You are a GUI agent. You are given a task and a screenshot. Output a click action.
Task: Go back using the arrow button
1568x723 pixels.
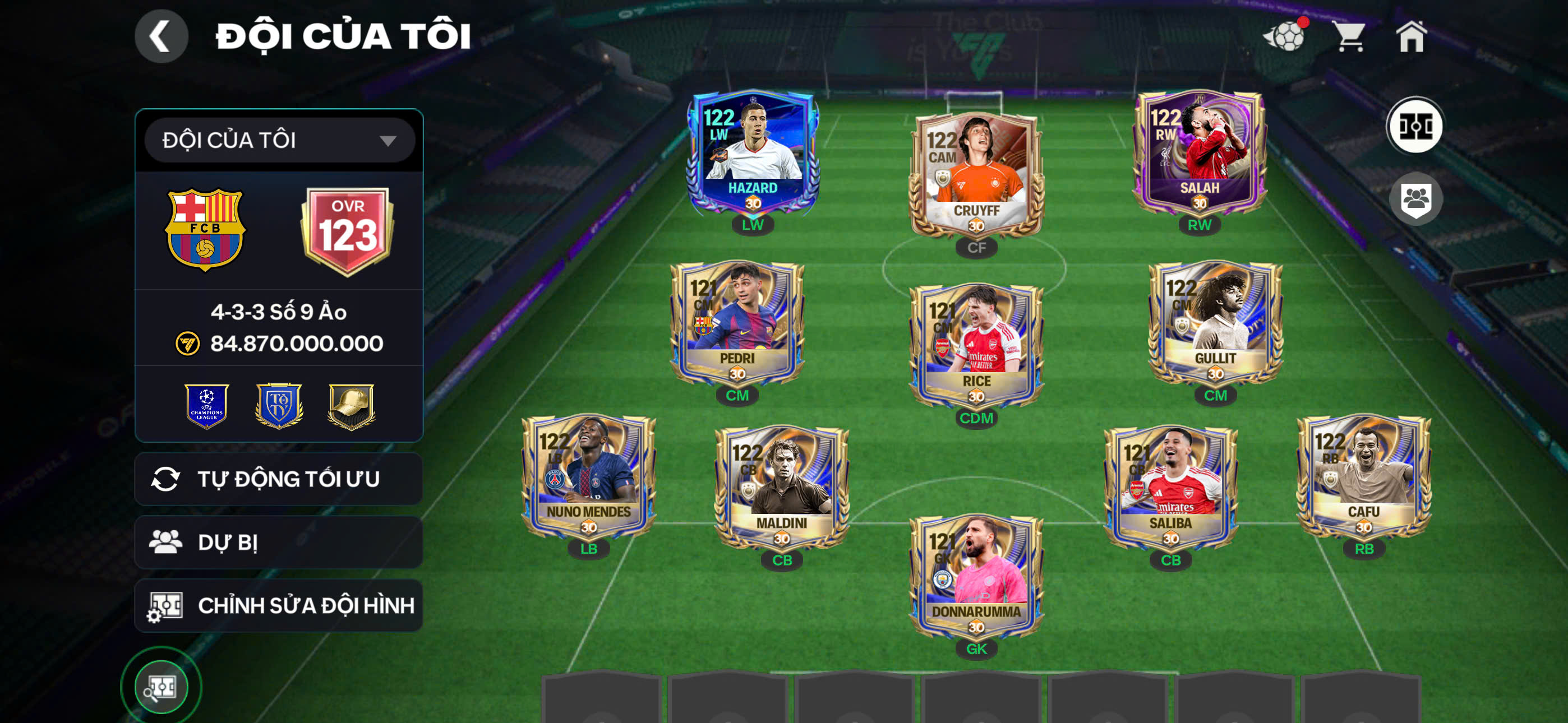[x=162, y=36]
